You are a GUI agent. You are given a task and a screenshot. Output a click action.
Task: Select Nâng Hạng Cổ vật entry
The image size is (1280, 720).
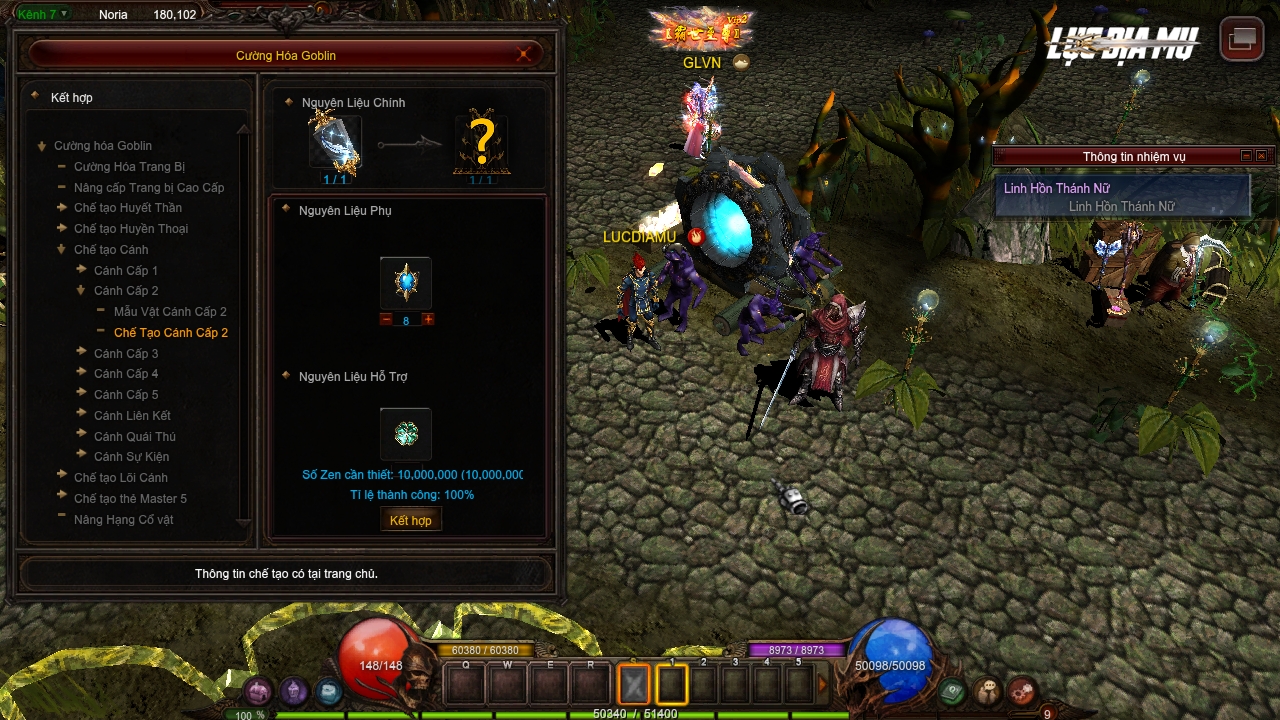click(x=123, y=520)
